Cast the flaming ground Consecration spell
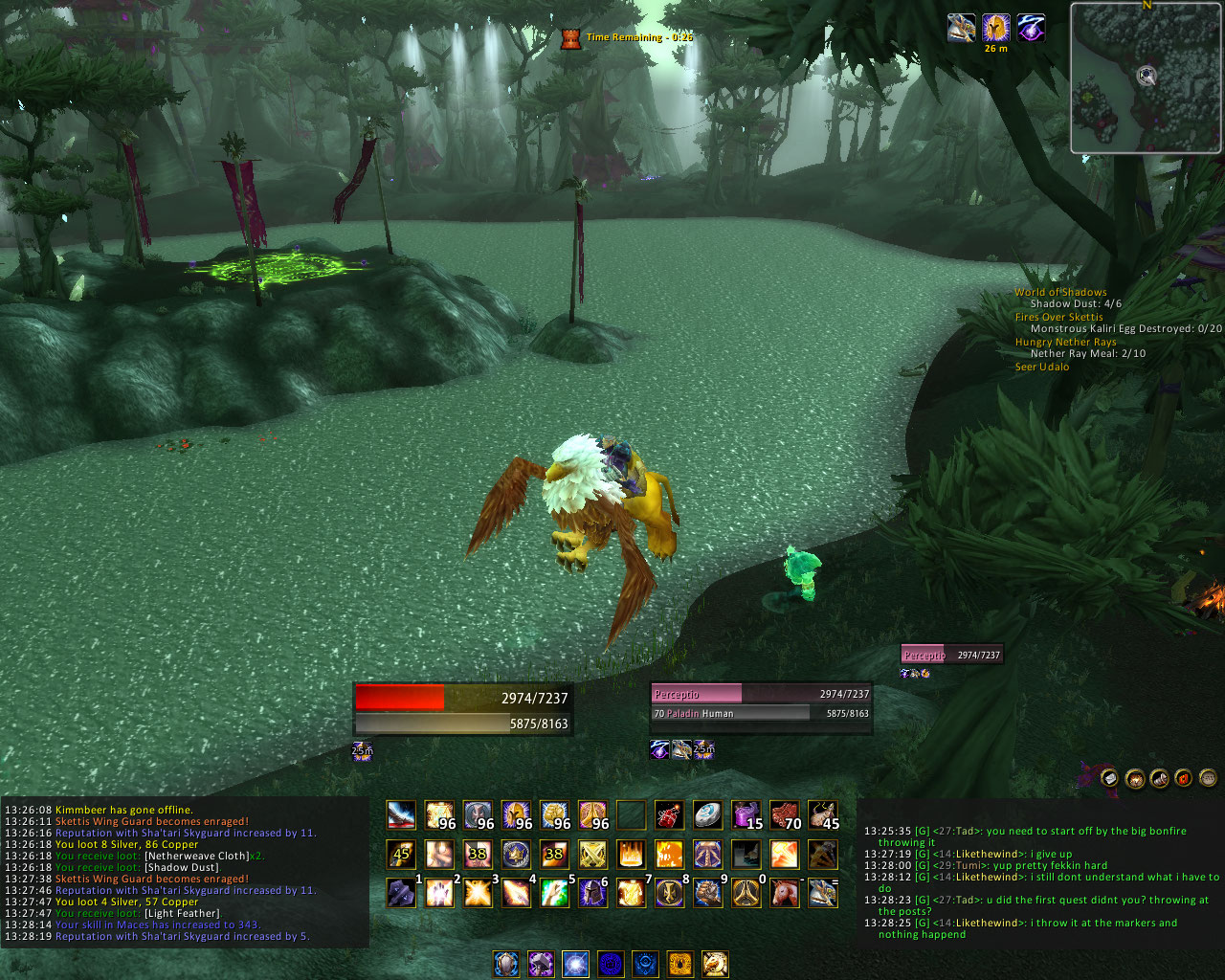 point(631,854)
